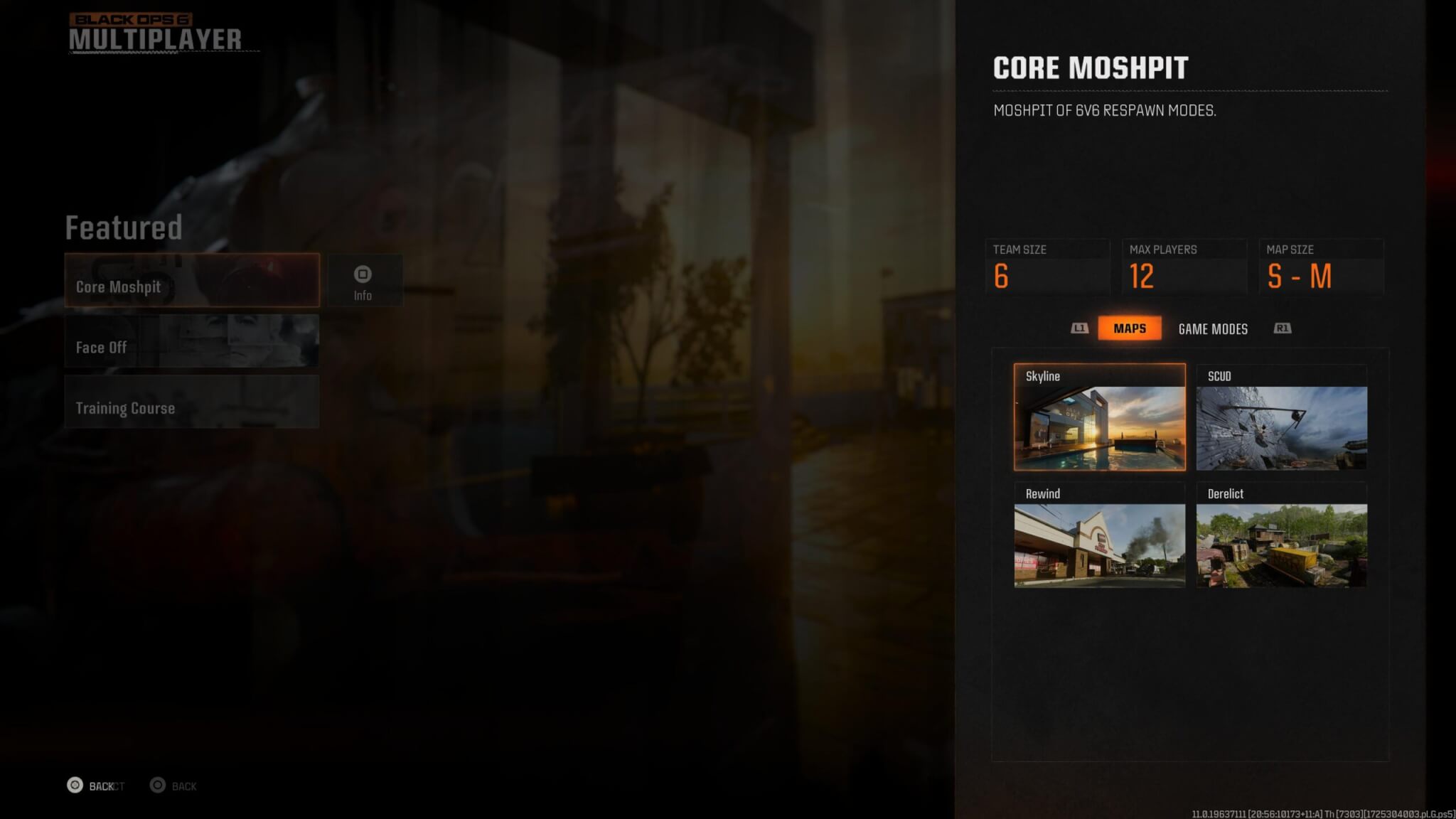
Task: Open the playlist Info panel
Action: [363, 282]
